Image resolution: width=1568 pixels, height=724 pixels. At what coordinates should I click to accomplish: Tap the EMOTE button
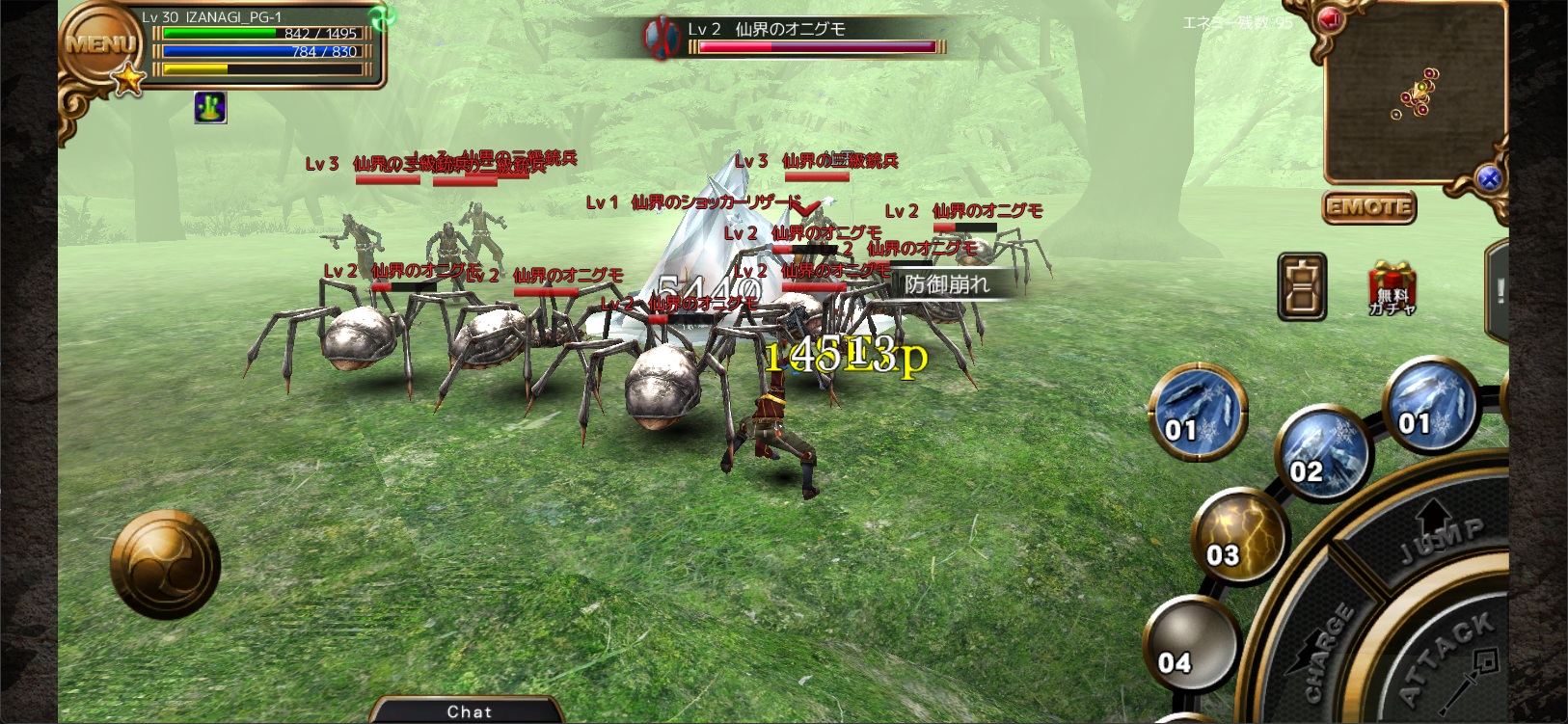click(x=1367, y=206)
